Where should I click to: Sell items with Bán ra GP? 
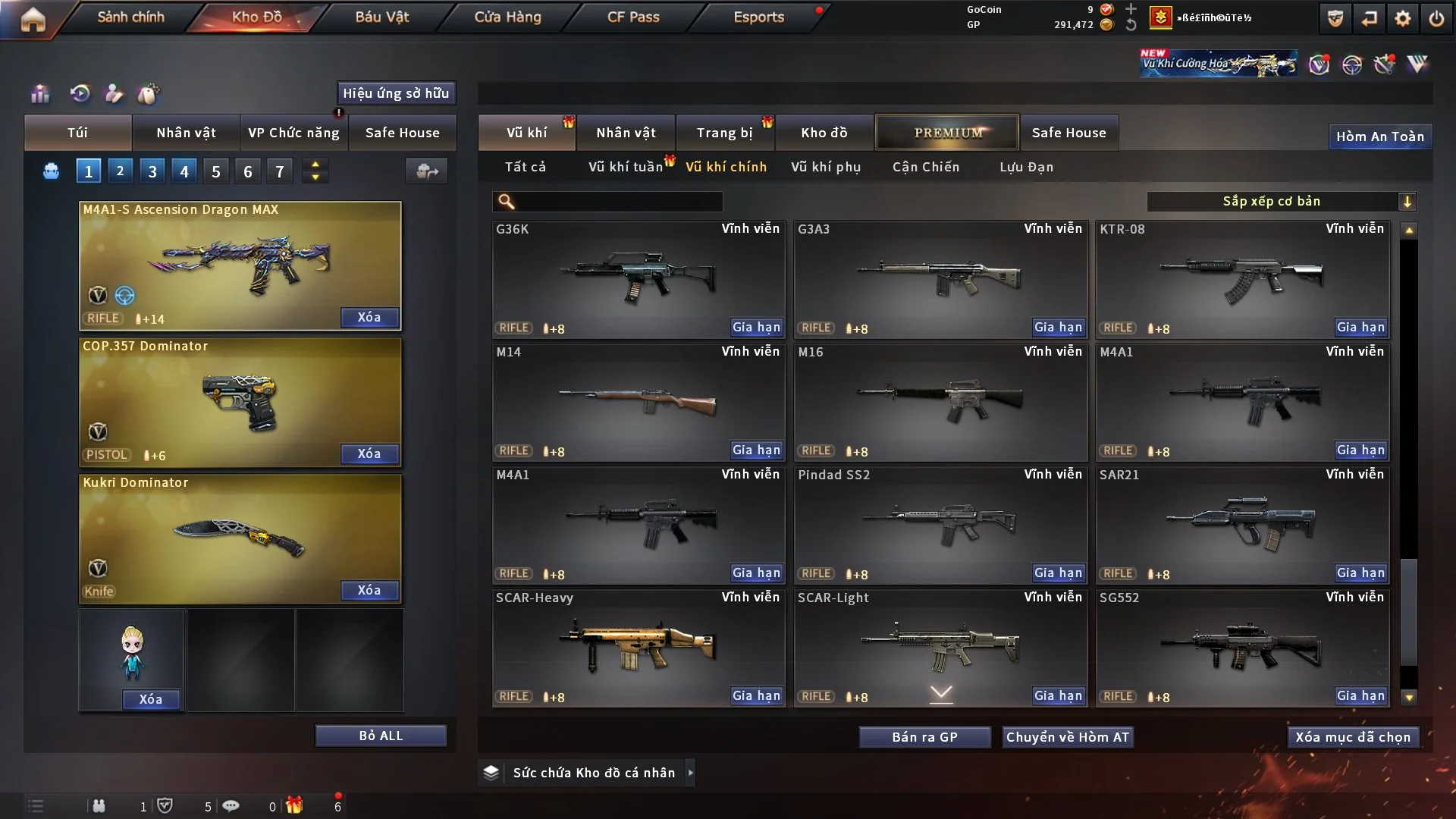[924, 737]
